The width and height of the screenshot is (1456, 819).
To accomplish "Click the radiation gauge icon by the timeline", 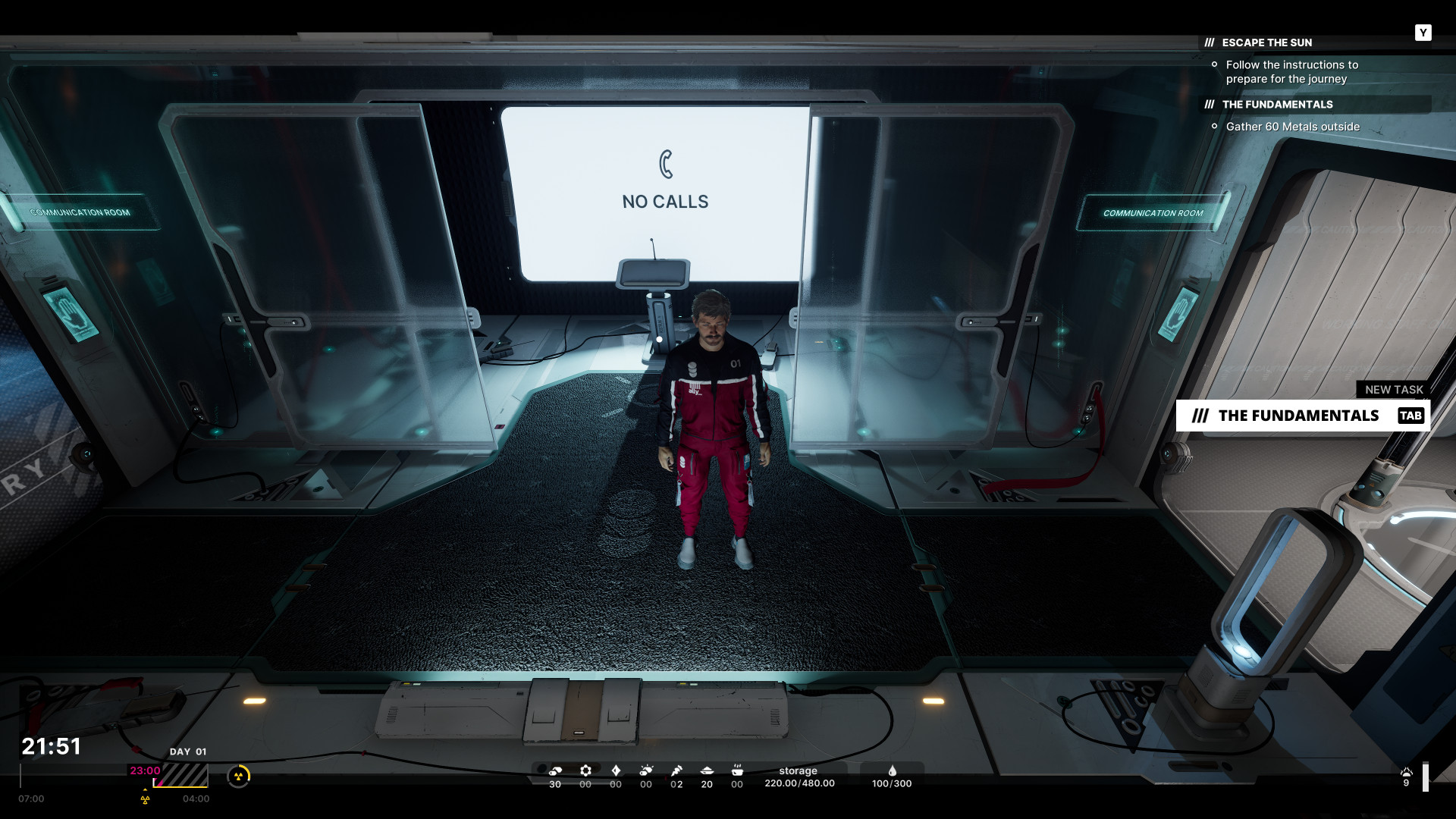I will click(239, 776).
